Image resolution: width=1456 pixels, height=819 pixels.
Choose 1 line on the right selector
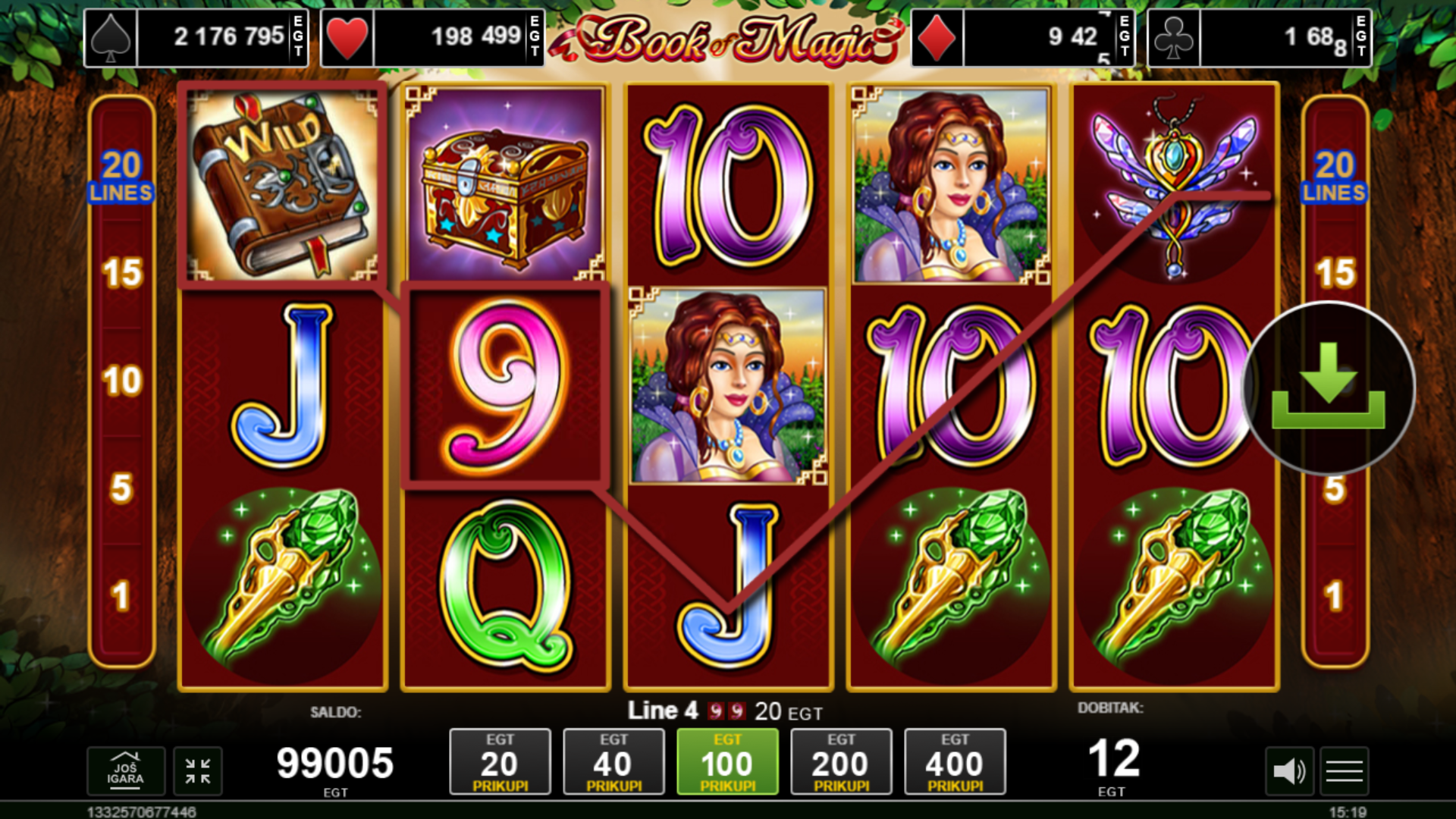[1335, 596]
